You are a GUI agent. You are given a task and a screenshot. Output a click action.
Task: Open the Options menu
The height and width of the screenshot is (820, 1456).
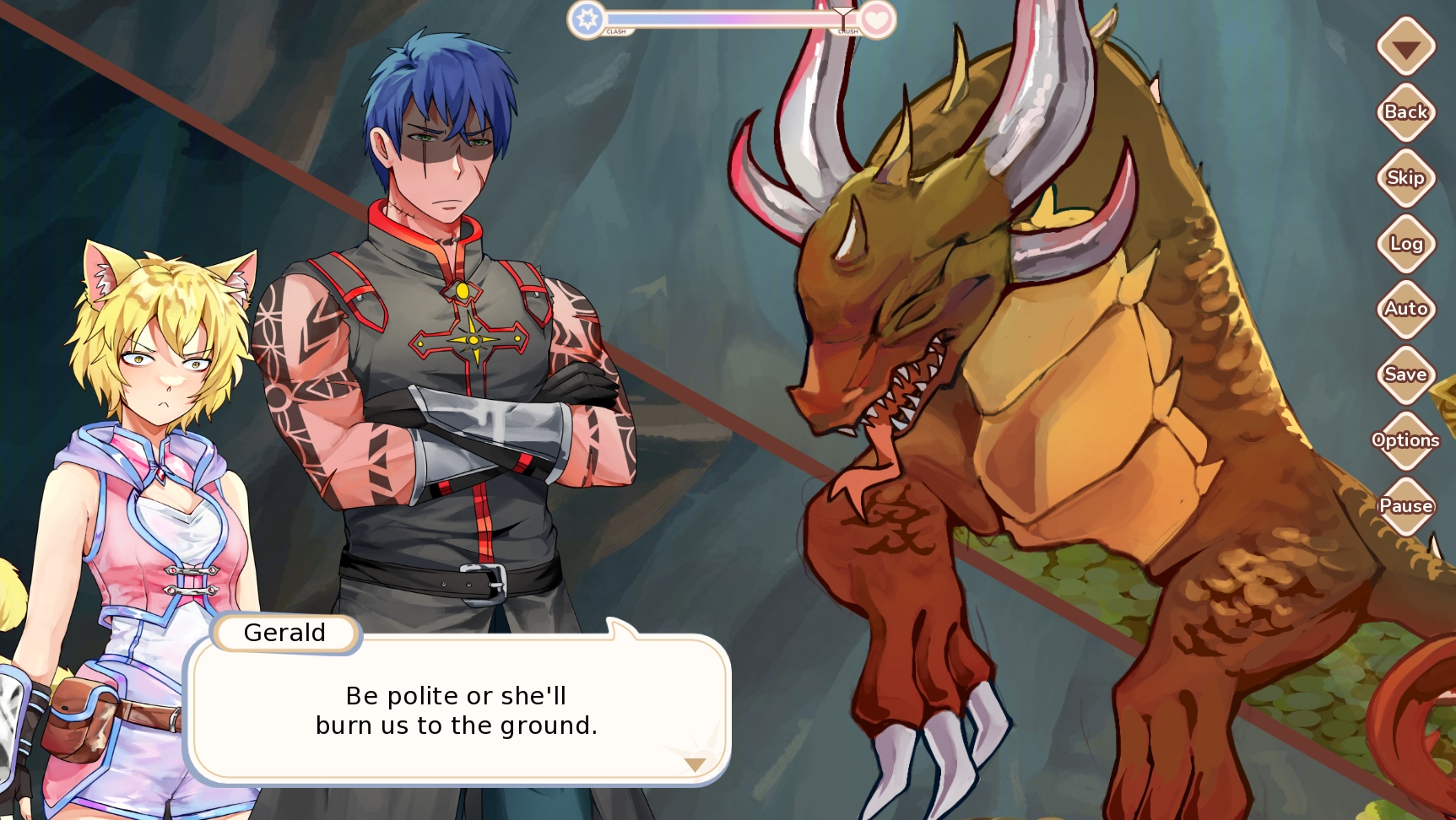1405,440
